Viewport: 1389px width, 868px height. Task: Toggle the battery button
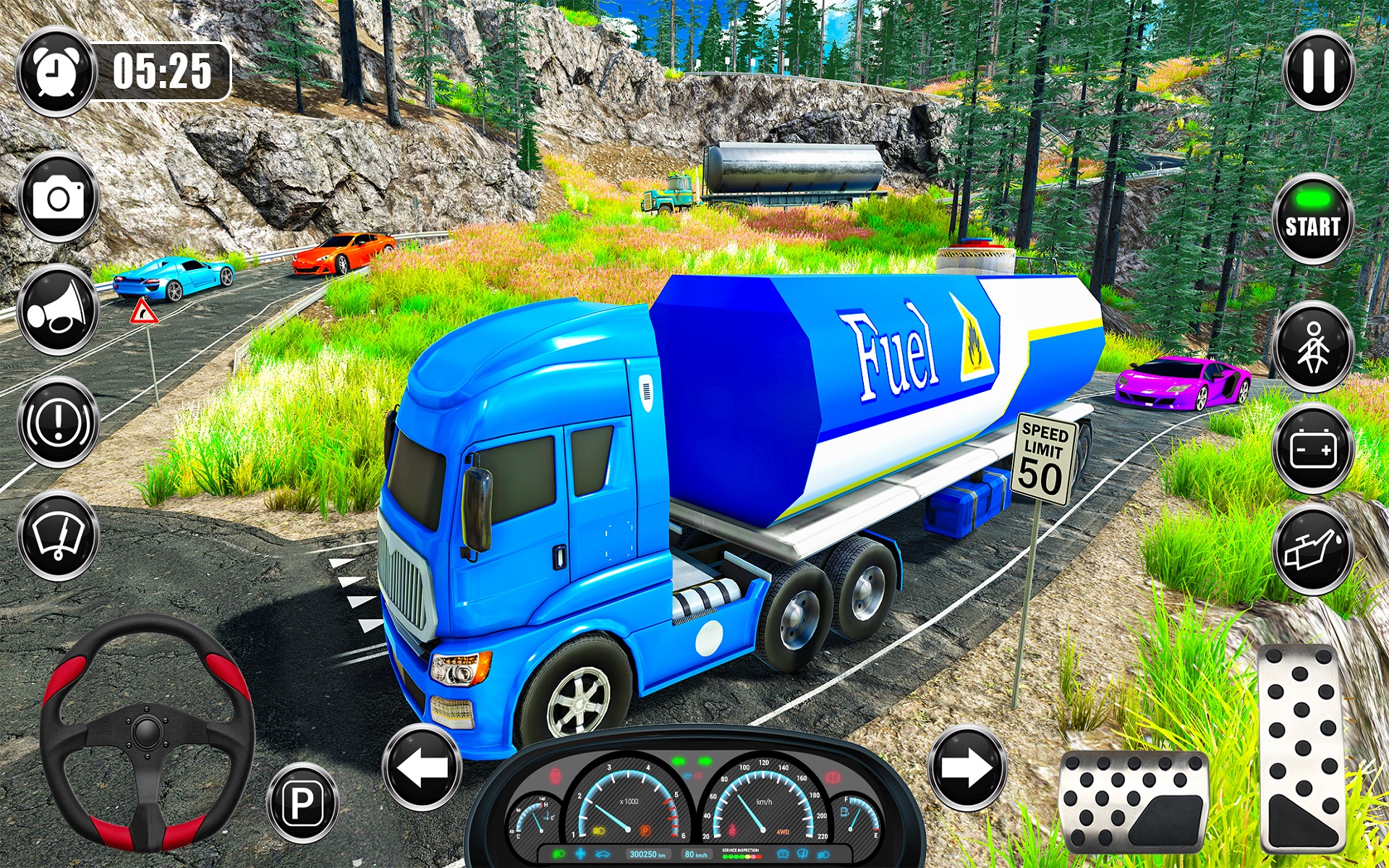point(1312,449)
